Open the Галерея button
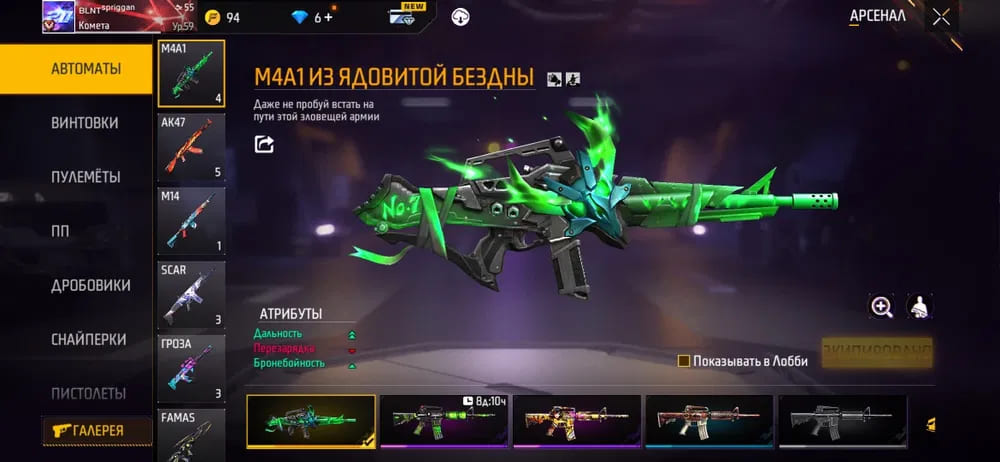This screenshot has width=1000, height=462. pyautogui.click(x=97, y=430)
